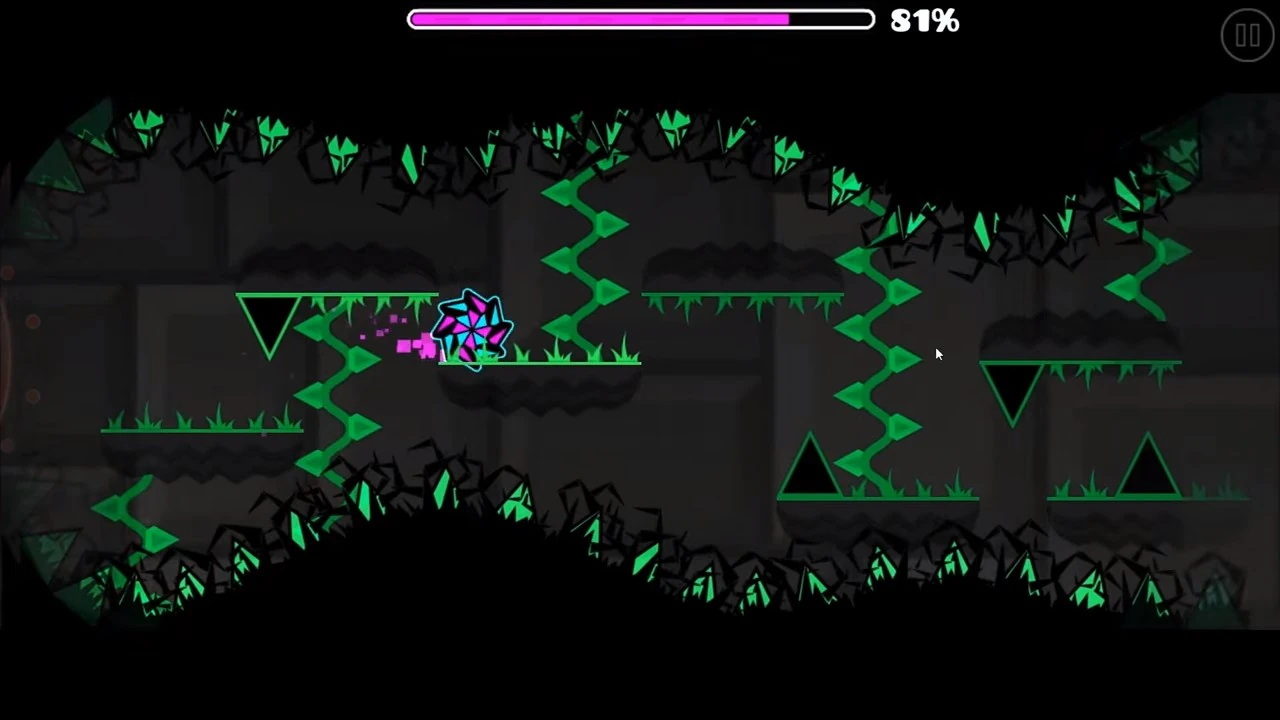This screenshot has width=1280, height=720.
Task: Click the filled pink portion of the progress bar
Action: coord(600,20)
